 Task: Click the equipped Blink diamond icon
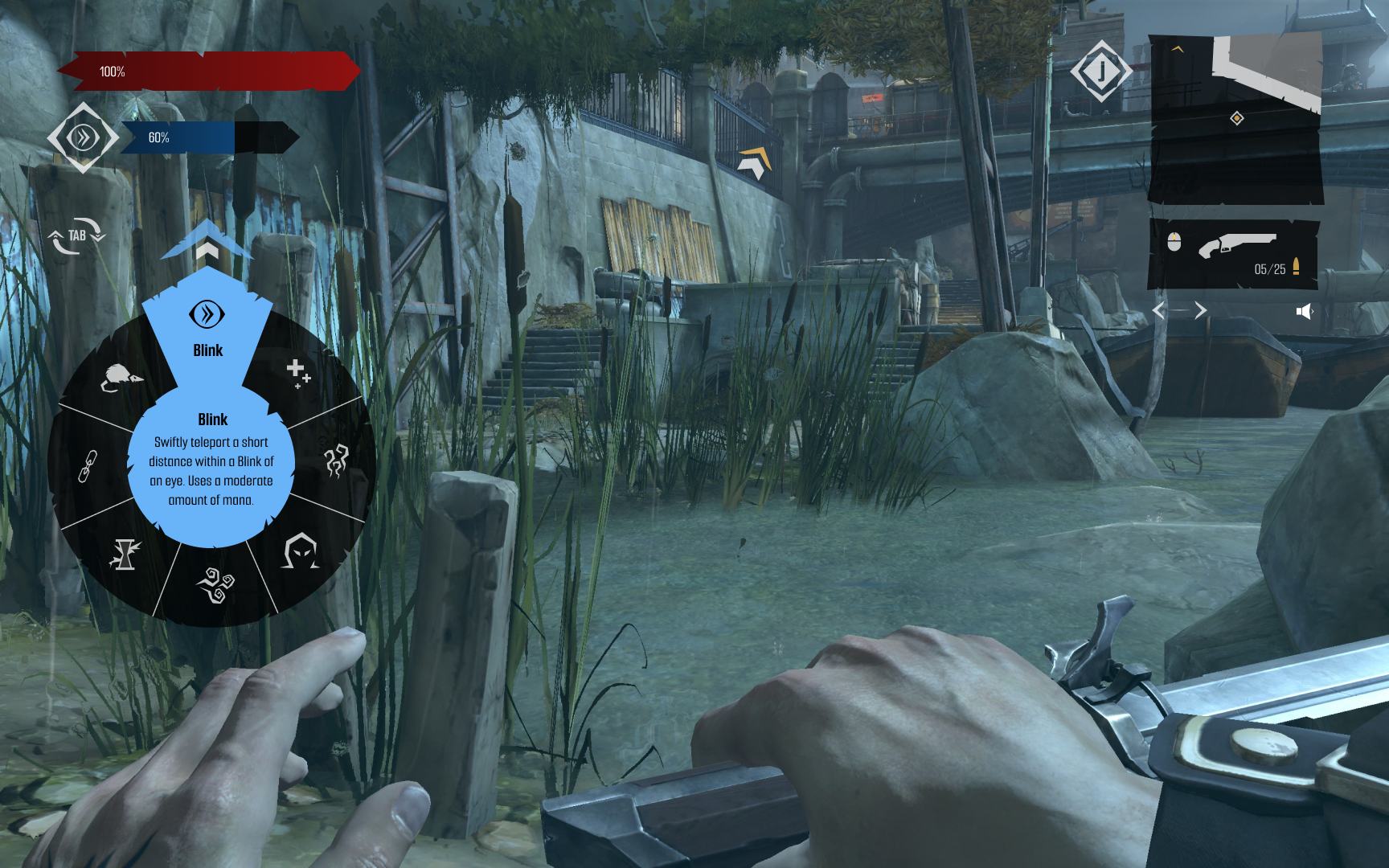pyautogui.click(x=83, y=137)
